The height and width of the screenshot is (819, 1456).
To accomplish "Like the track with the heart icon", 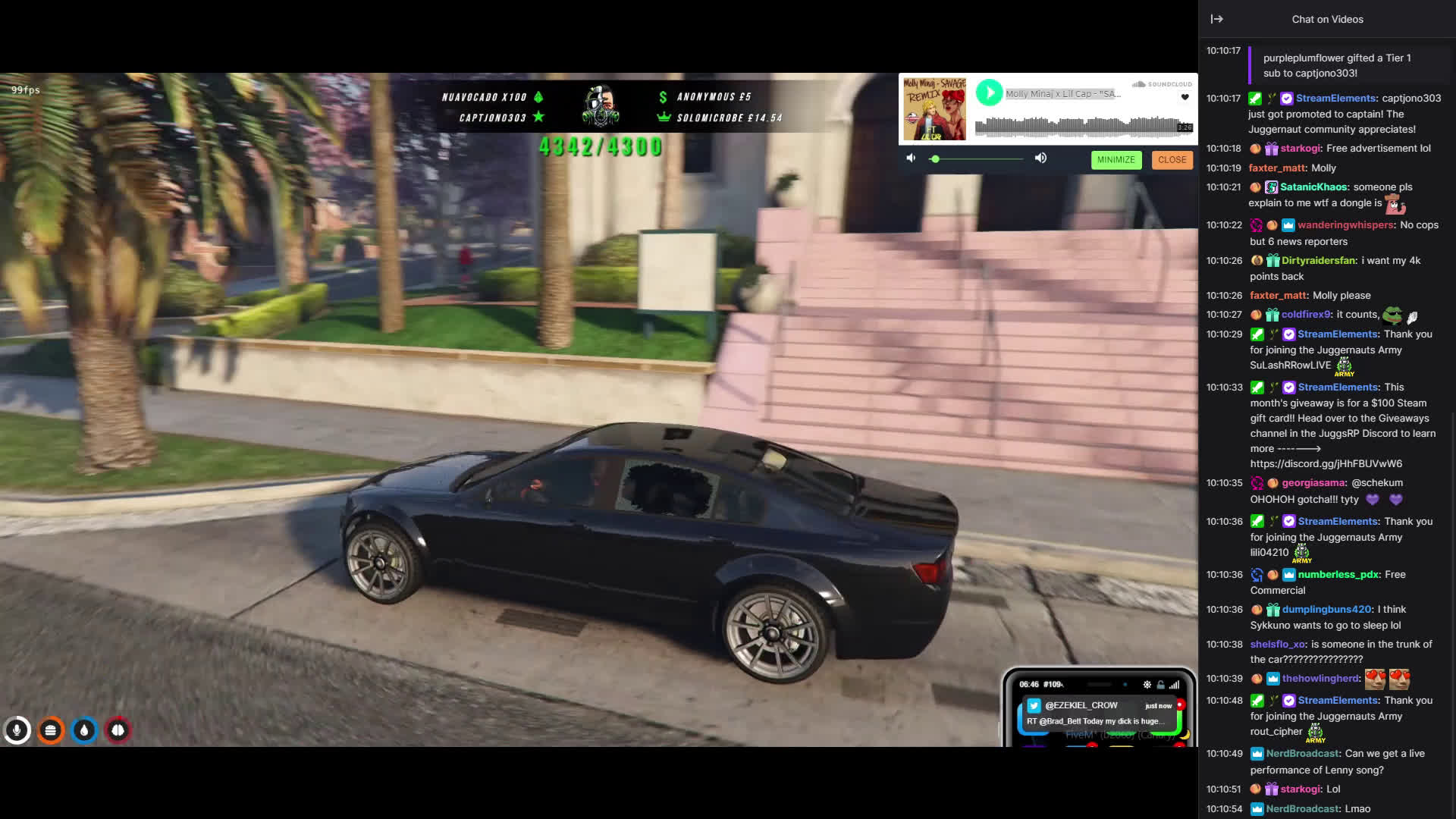I will 1185,97.
